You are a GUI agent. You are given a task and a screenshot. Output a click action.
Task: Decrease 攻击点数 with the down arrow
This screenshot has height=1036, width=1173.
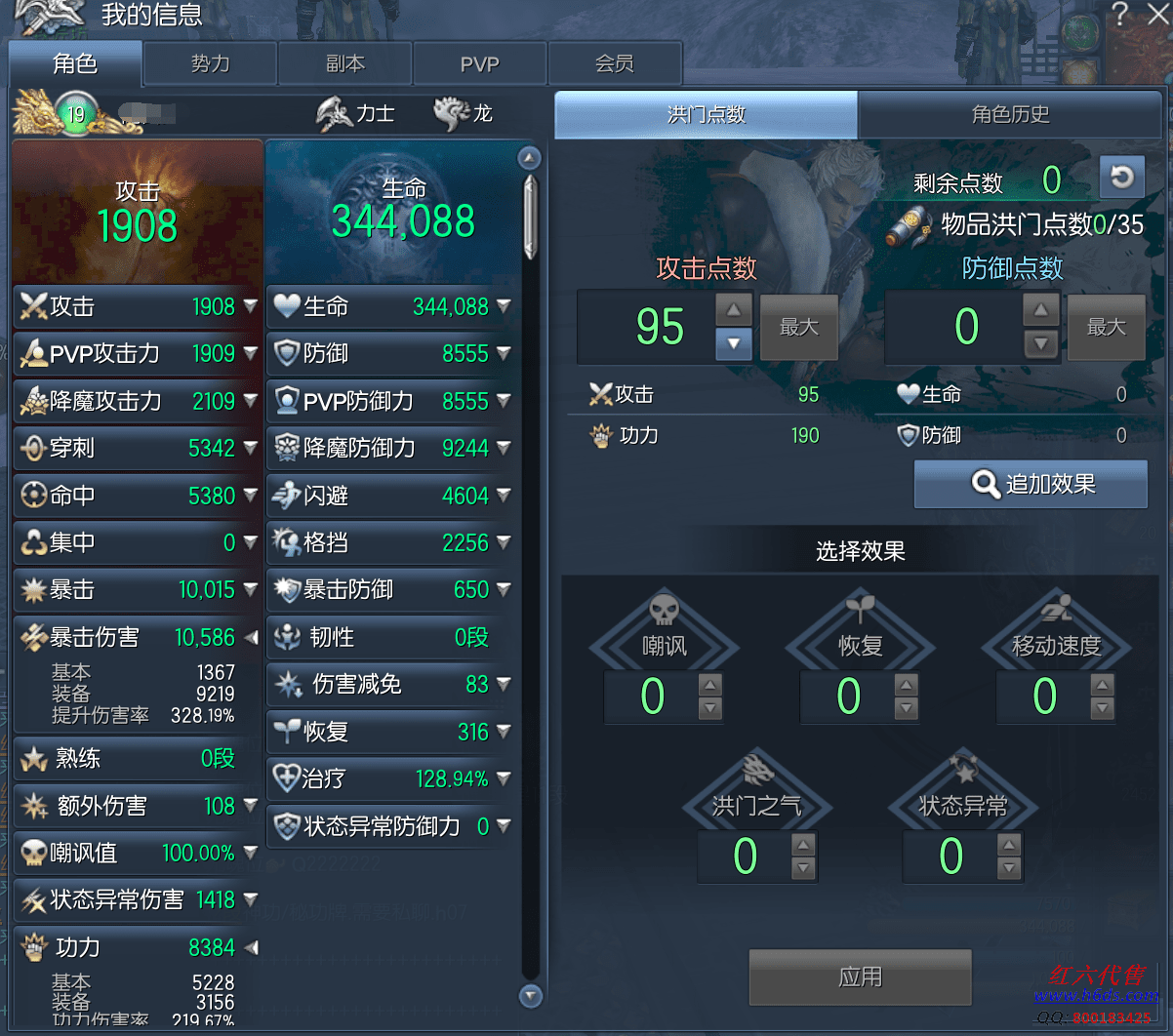pyautogui.click(x=734, y=343)
